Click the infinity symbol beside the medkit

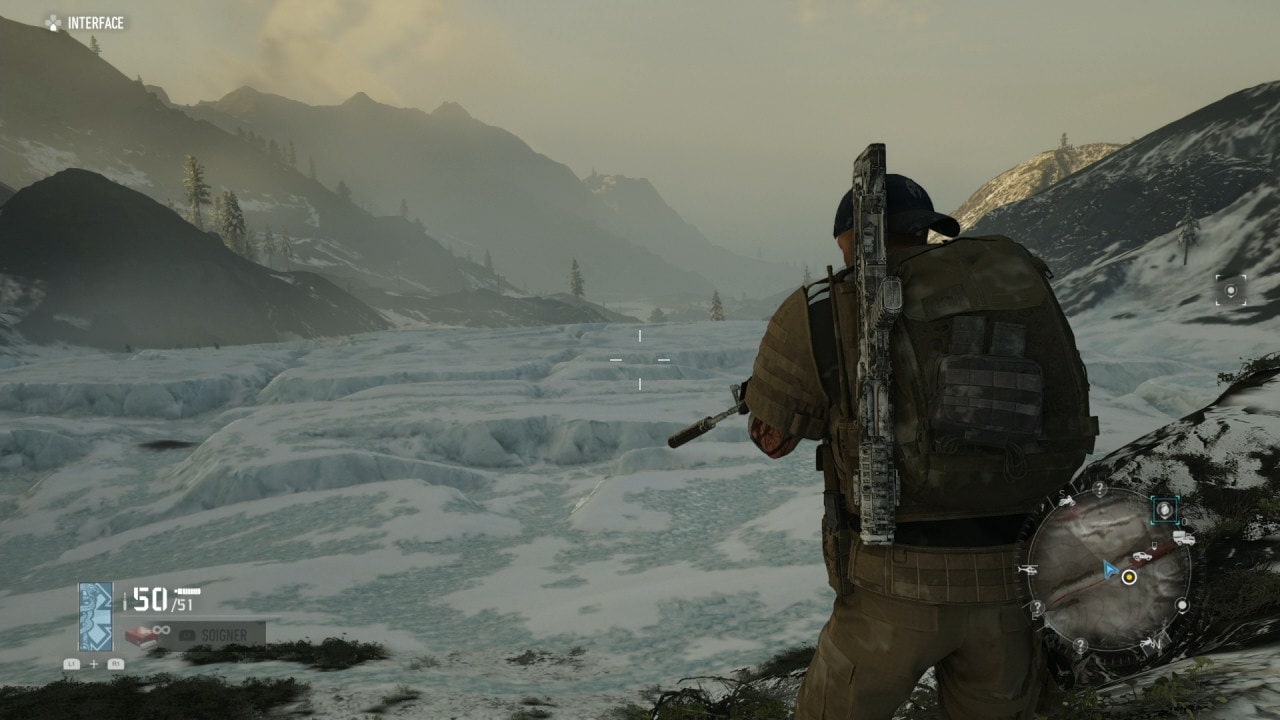[x=160, y=629]
